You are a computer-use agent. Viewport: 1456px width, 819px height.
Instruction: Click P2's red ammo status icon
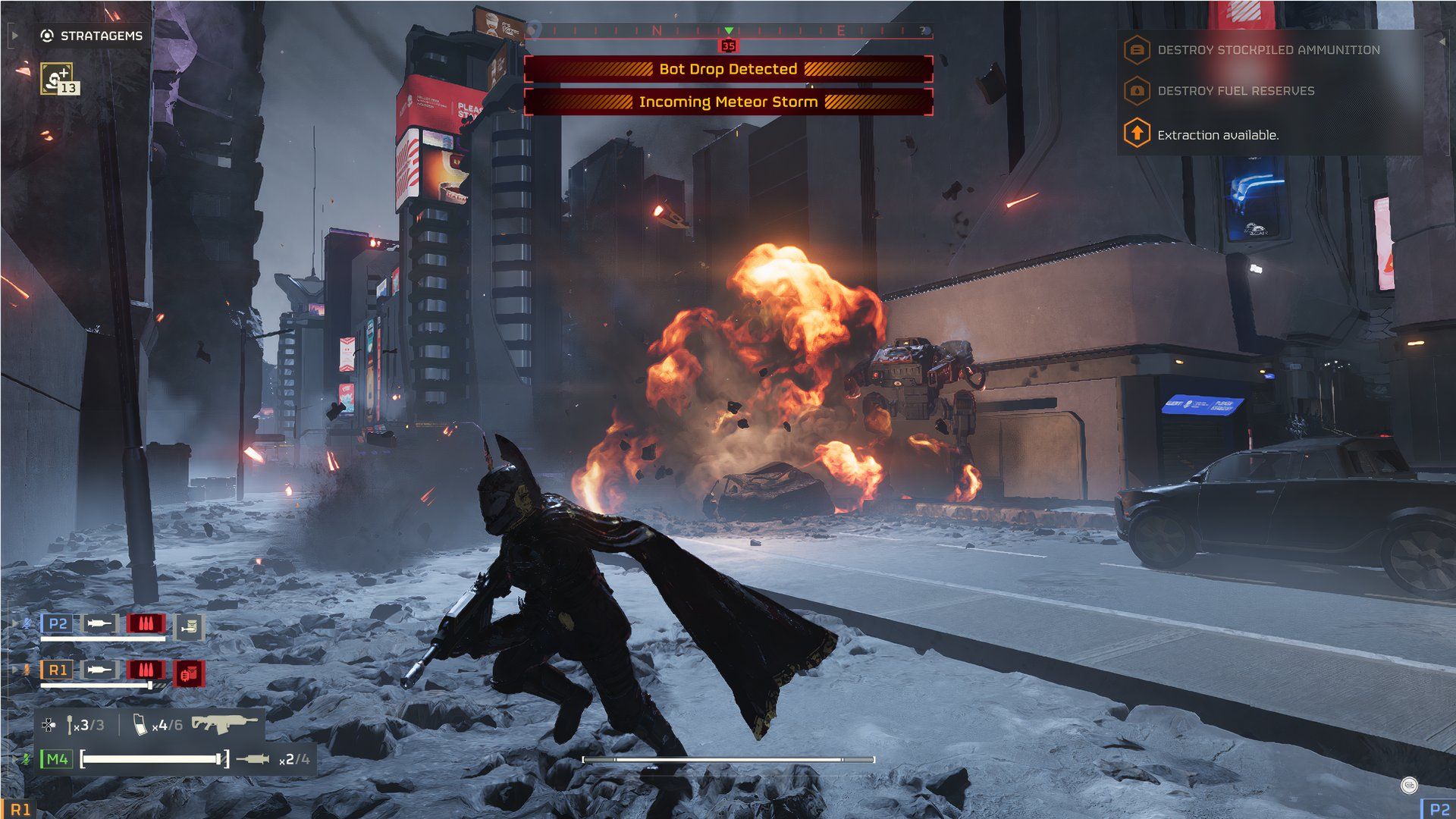tap(146, 624)
